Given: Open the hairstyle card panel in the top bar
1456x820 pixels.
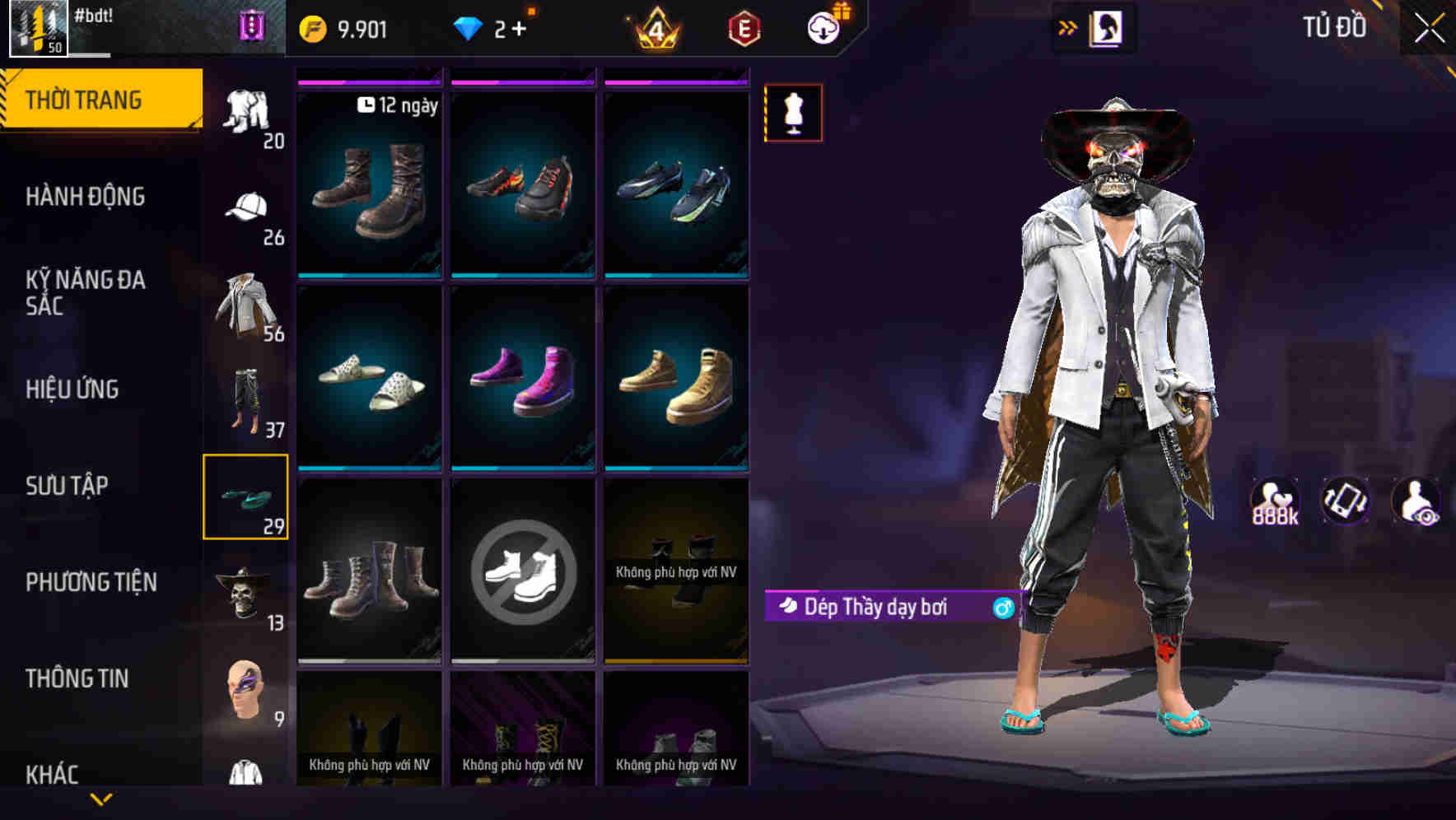Looking at the screenshot, I should coord(1108,26).
